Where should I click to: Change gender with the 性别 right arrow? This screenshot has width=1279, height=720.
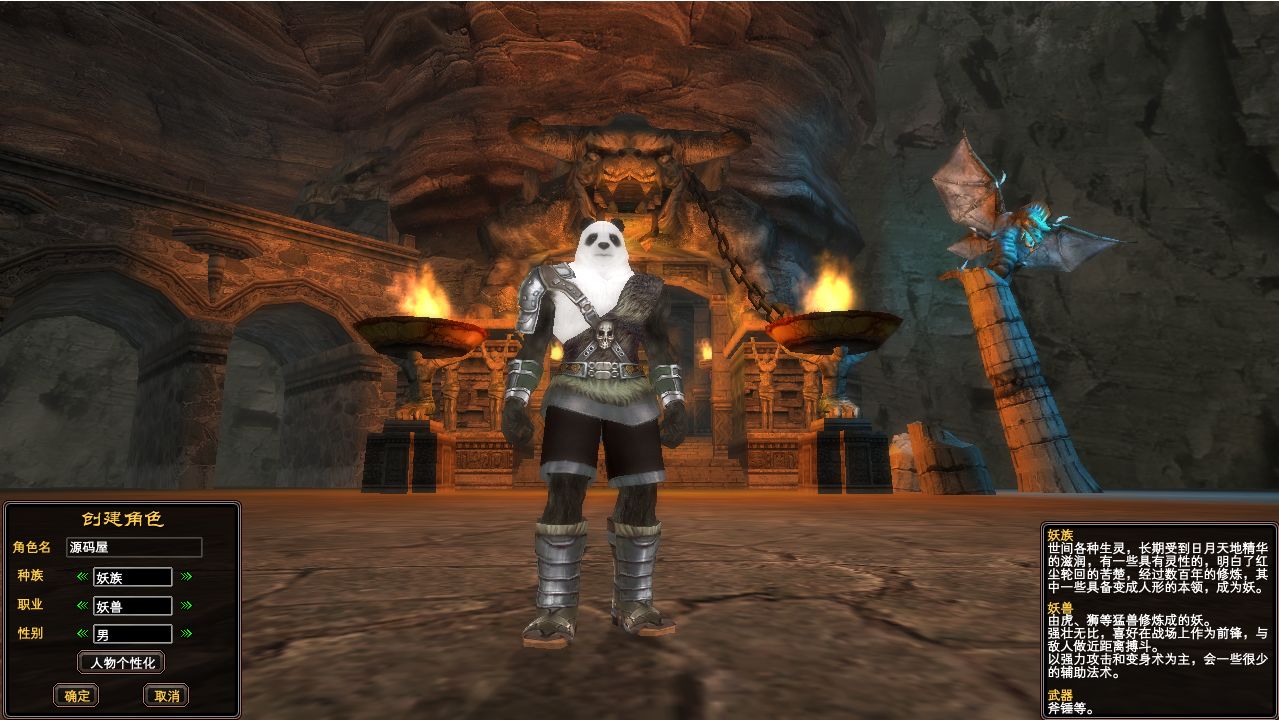tap(186, 633)
